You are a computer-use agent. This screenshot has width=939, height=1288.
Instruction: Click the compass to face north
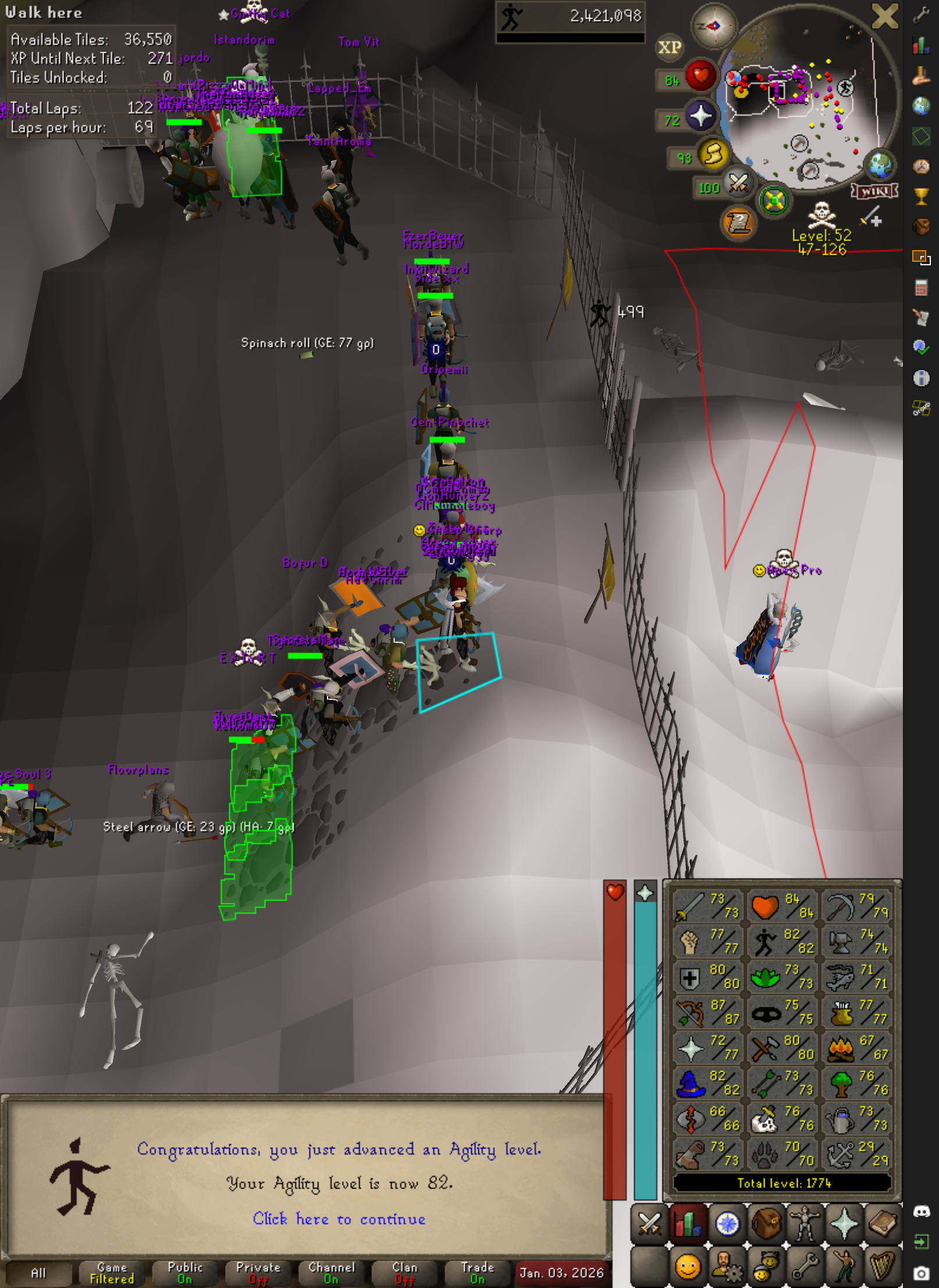coord(714,26)
